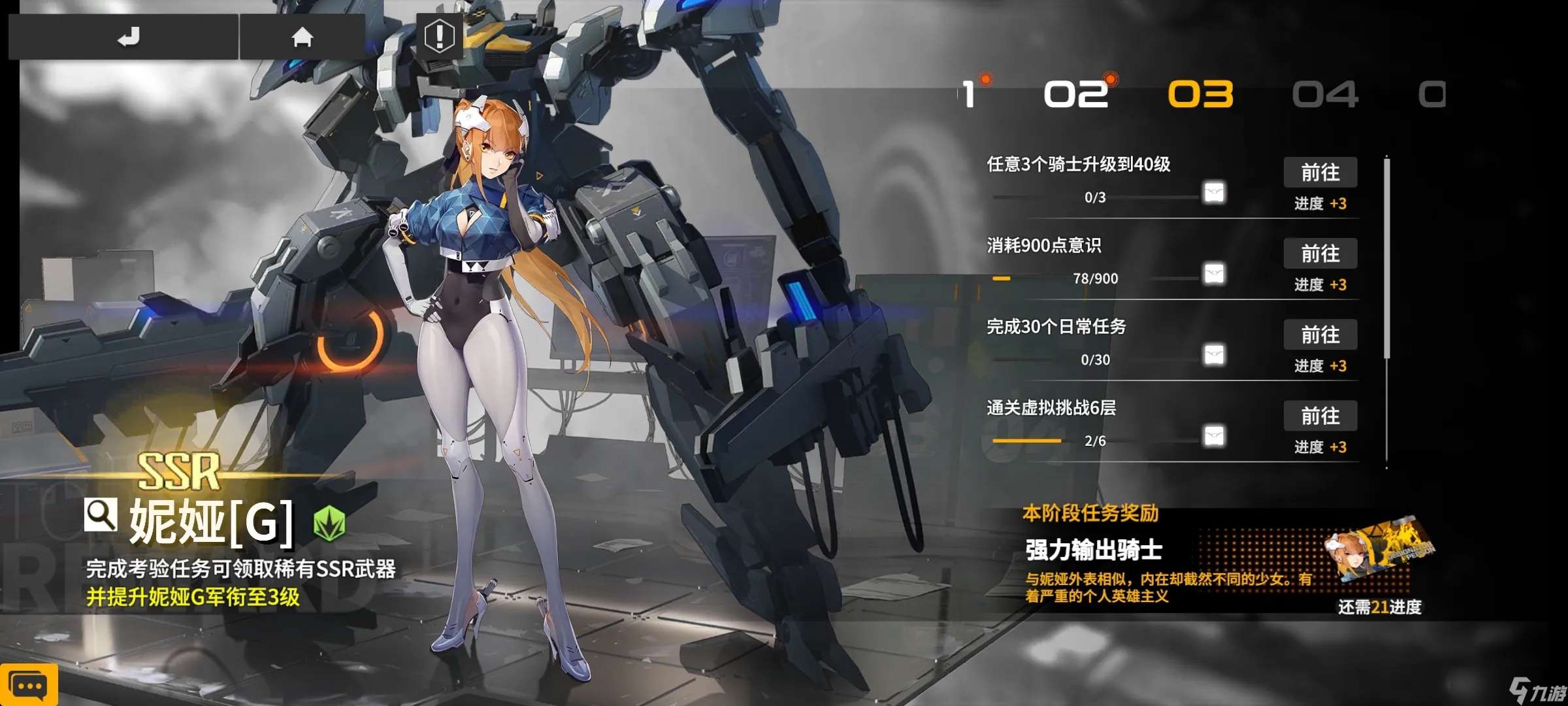Screen dimensions: 1568x706
Task: Switch to stage 01 tab
Action: 969,94
